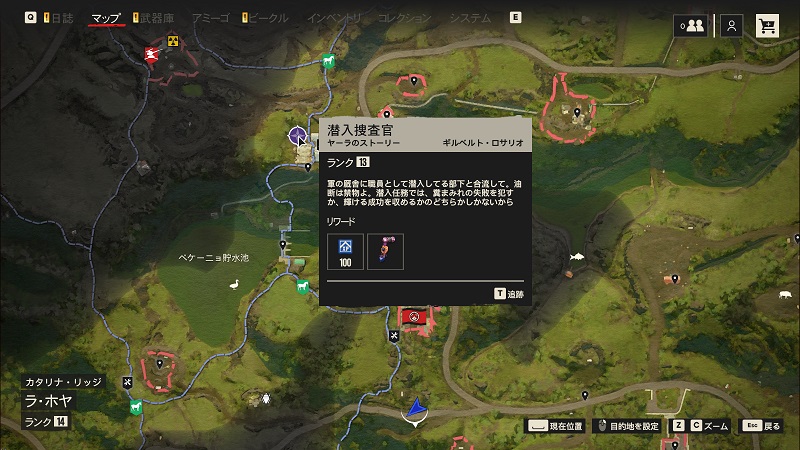Screen dimensions: 800x450
Task: Open the shopping cart store
Action: coord(768,26)
